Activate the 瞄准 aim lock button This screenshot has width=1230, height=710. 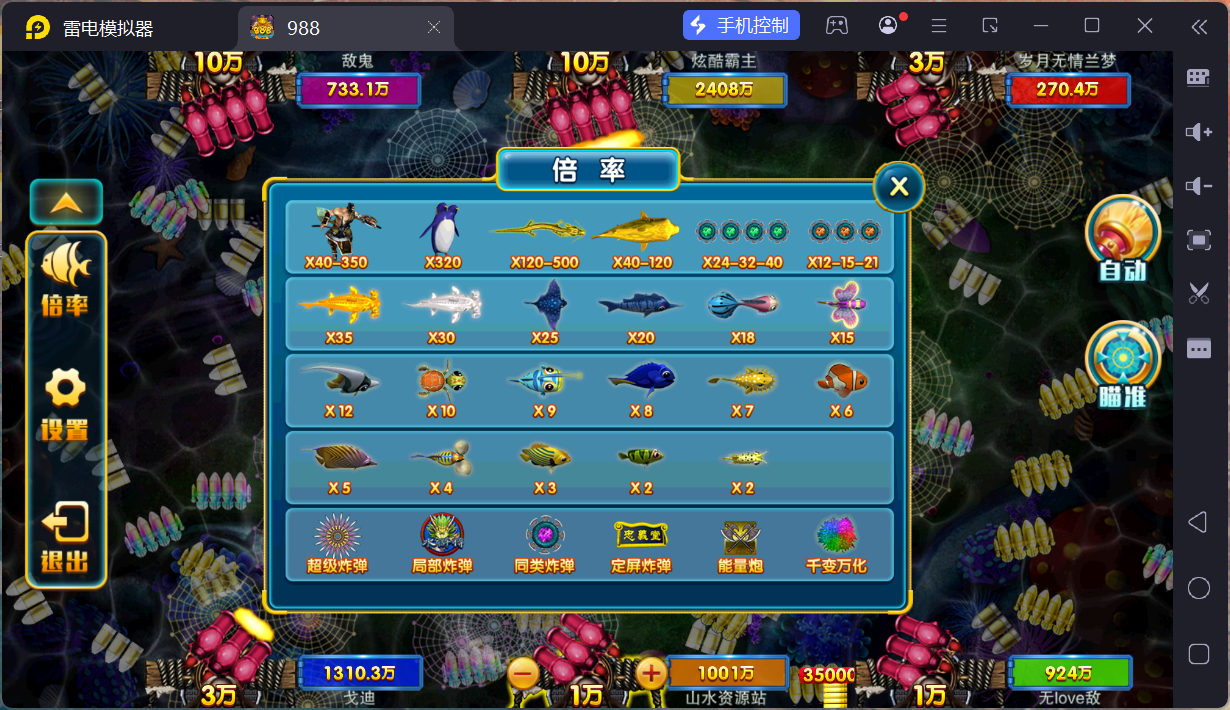click(x=1122, y=364)
